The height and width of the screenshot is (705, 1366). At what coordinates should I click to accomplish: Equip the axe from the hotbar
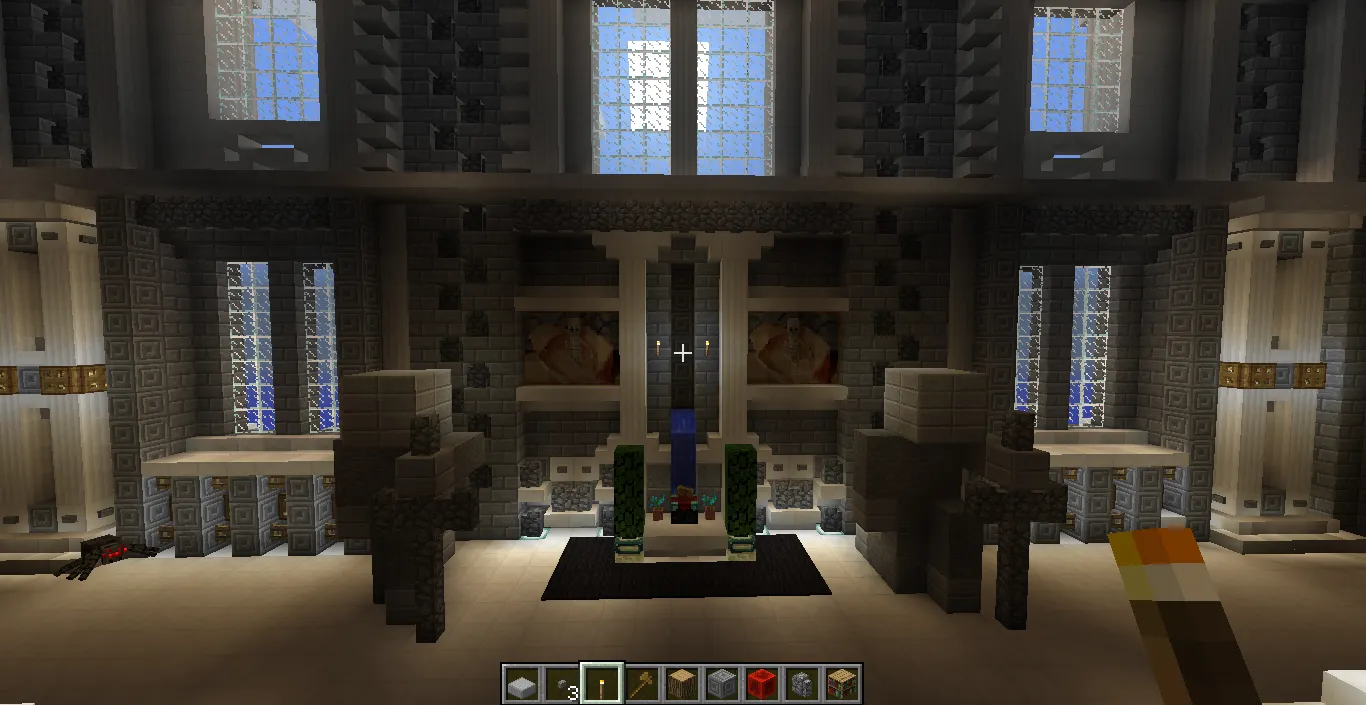[641, 684]
